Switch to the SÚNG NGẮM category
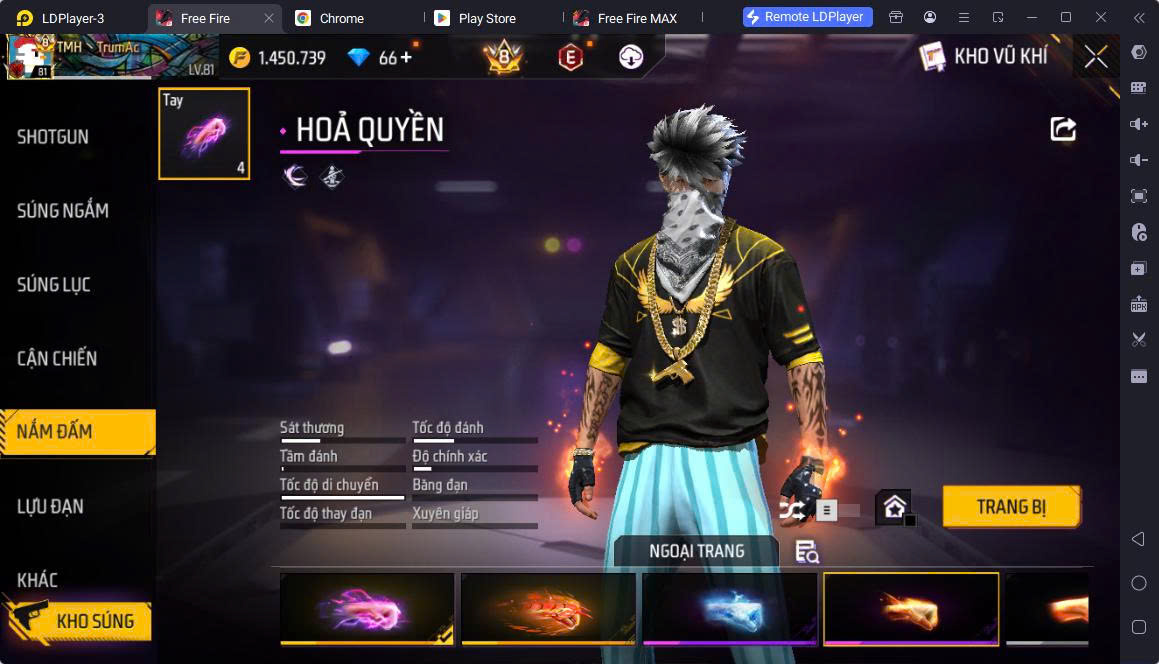This screenshot has height=664, width=1159. [63, 211]
